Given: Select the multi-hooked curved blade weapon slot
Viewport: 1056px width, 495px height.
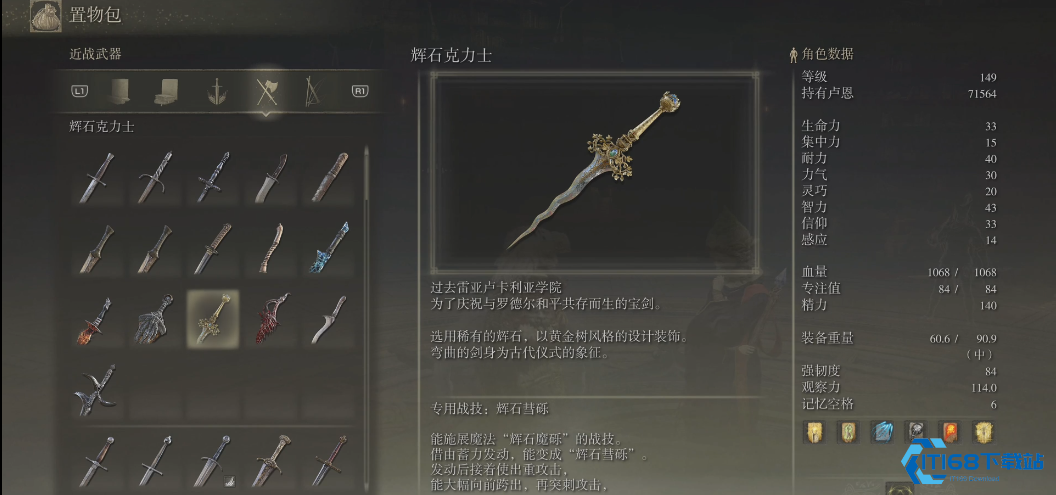Looking at the screenshot, I should point(97,389).
